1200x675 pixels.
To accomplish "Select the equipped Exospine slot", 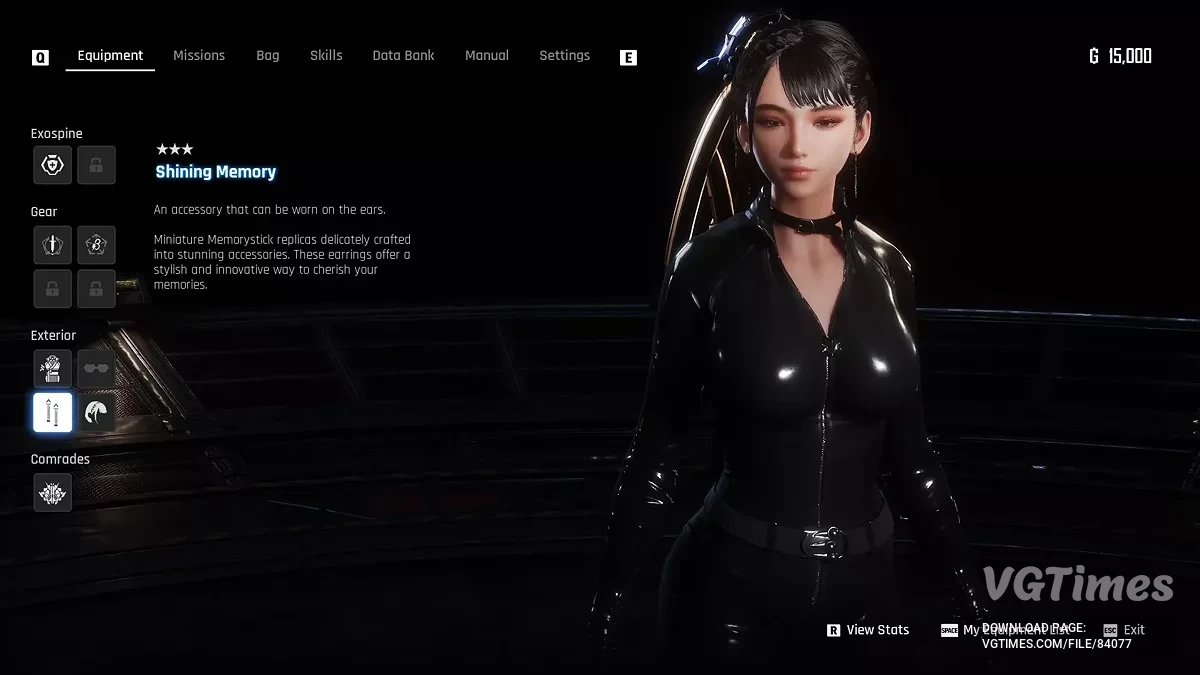I will point(53,165).
